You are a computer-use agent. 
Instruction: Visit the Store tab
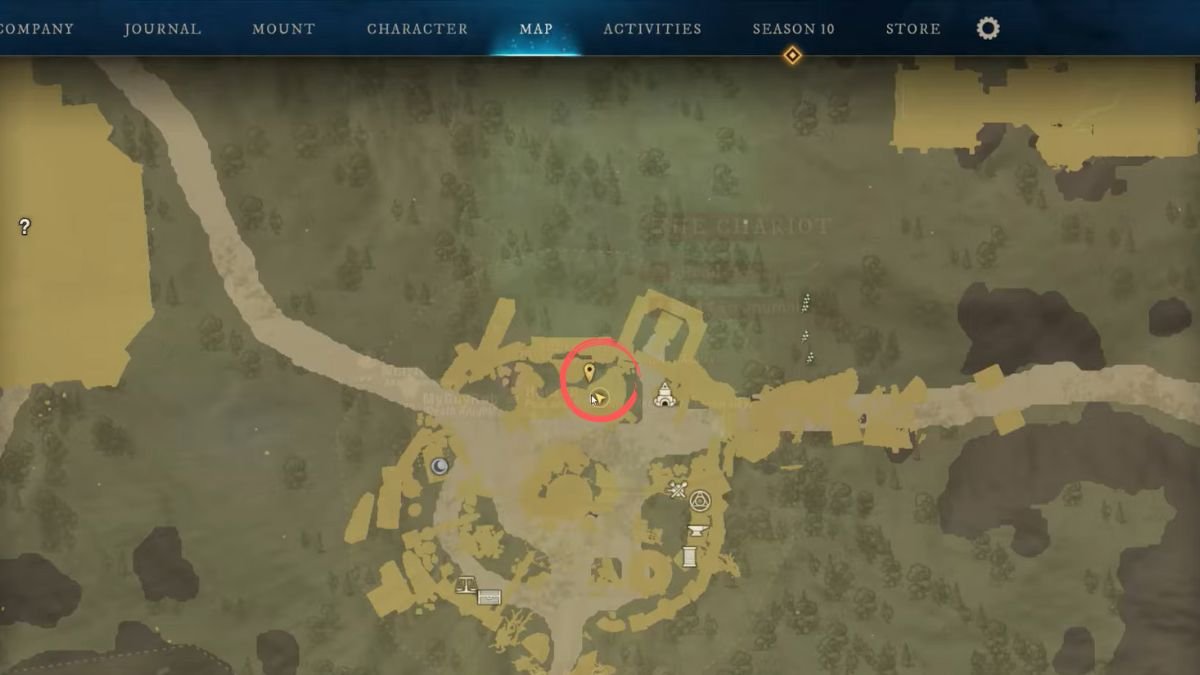913,29
